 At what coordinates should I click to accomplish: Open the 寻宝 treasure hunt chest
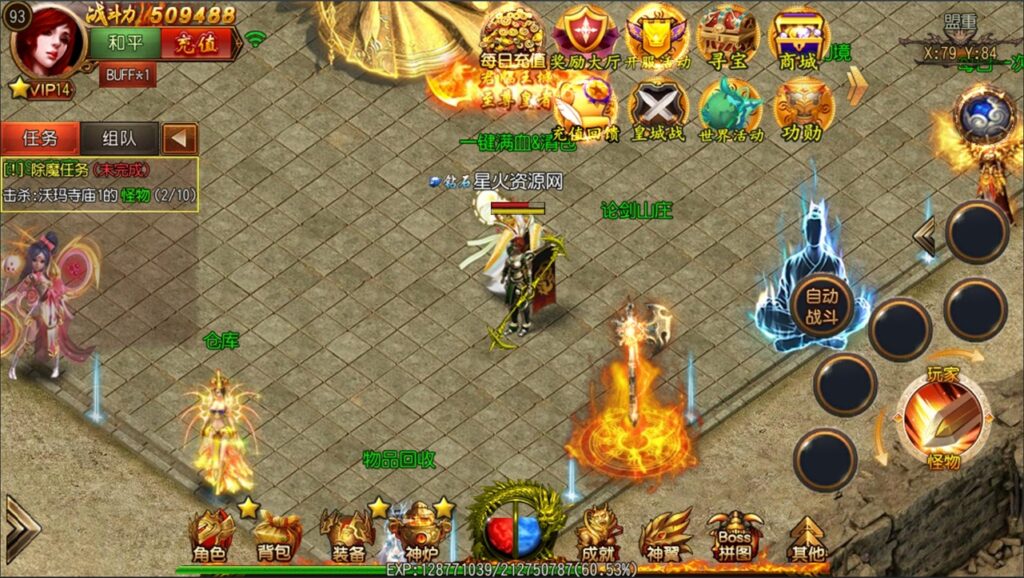(727, 37)
